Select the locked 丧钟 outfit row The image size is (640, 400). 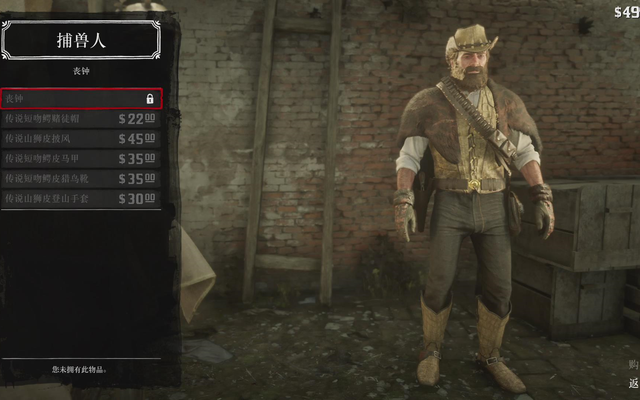pos(81,99)
